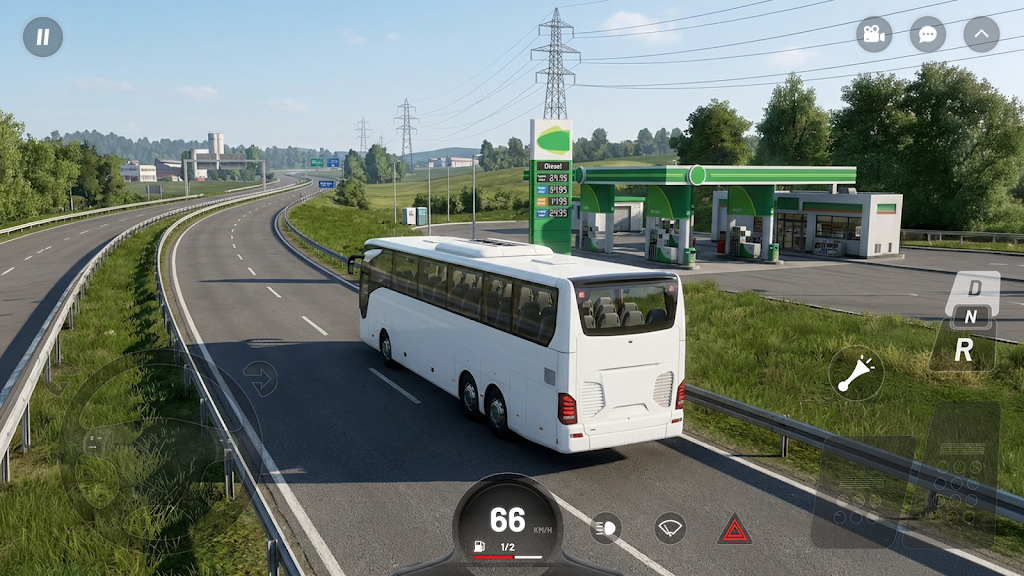
Task: Shift into R (Reverse)
Action: (964, 349)
